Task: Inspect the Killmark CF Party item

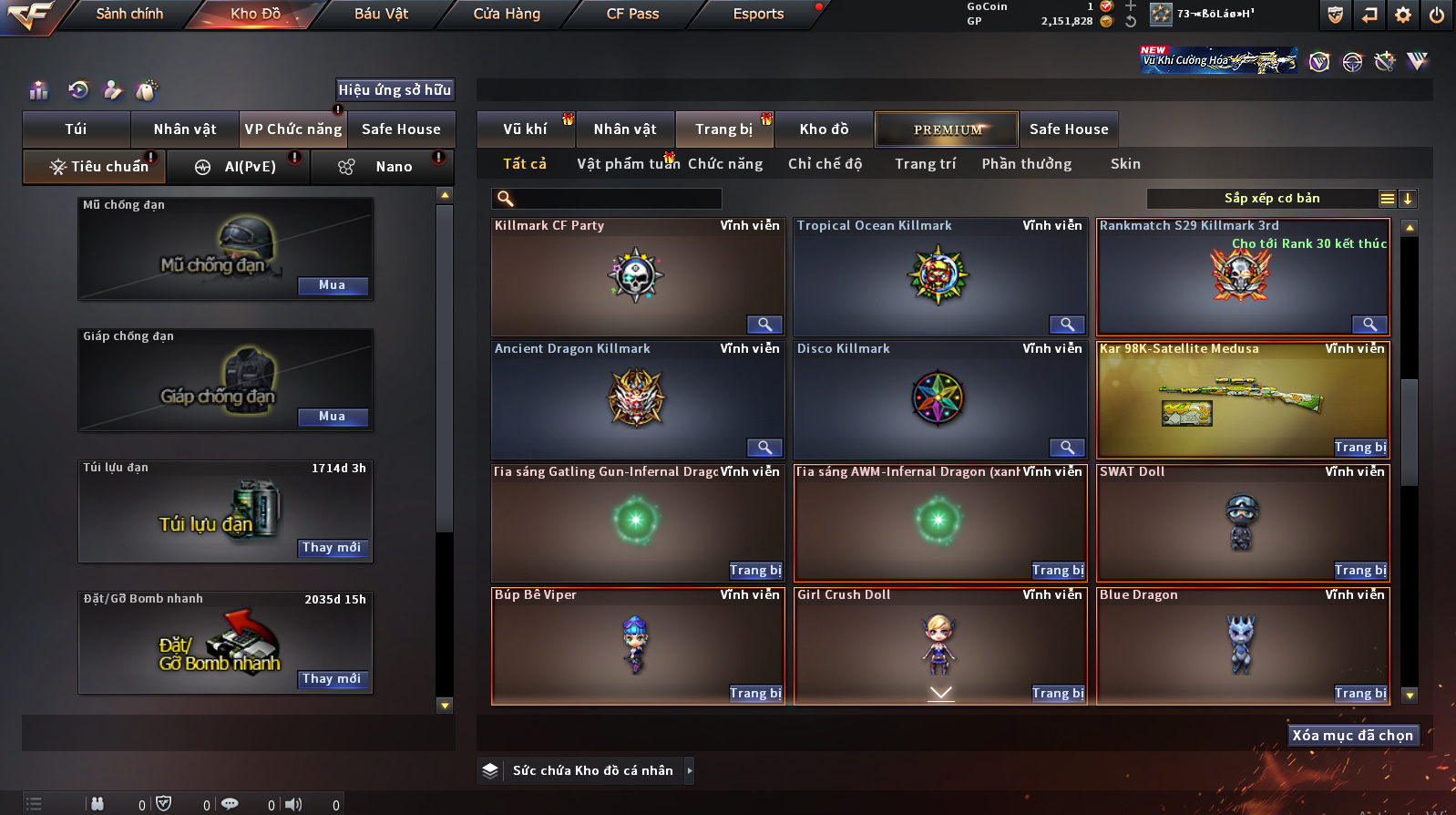Action: point(764,325)
